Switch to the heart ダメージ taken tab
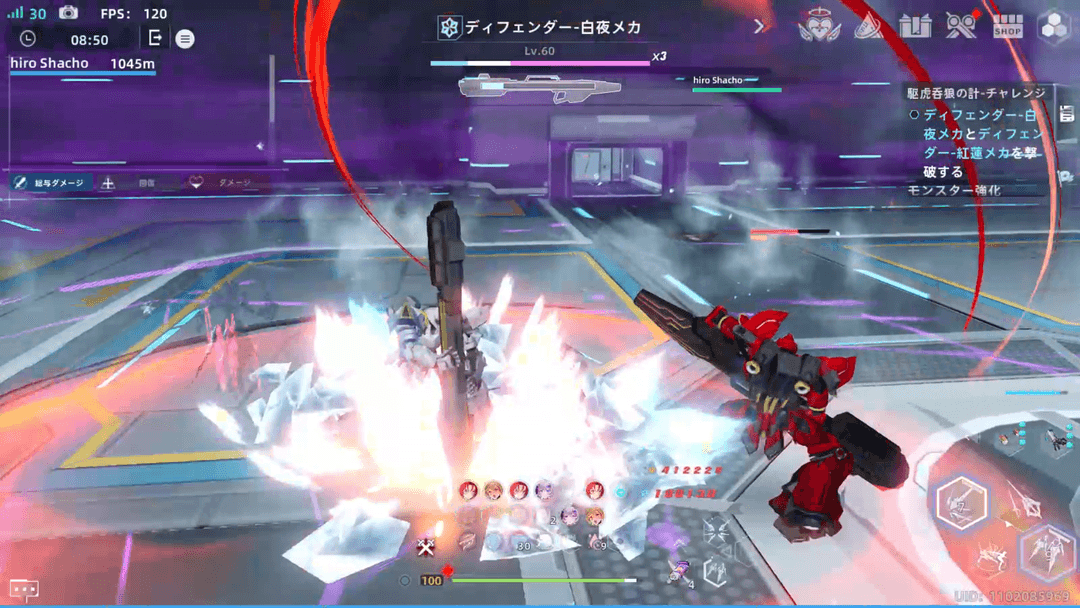The width and height of the screenshot is (1080, 608). click(221, 183)
